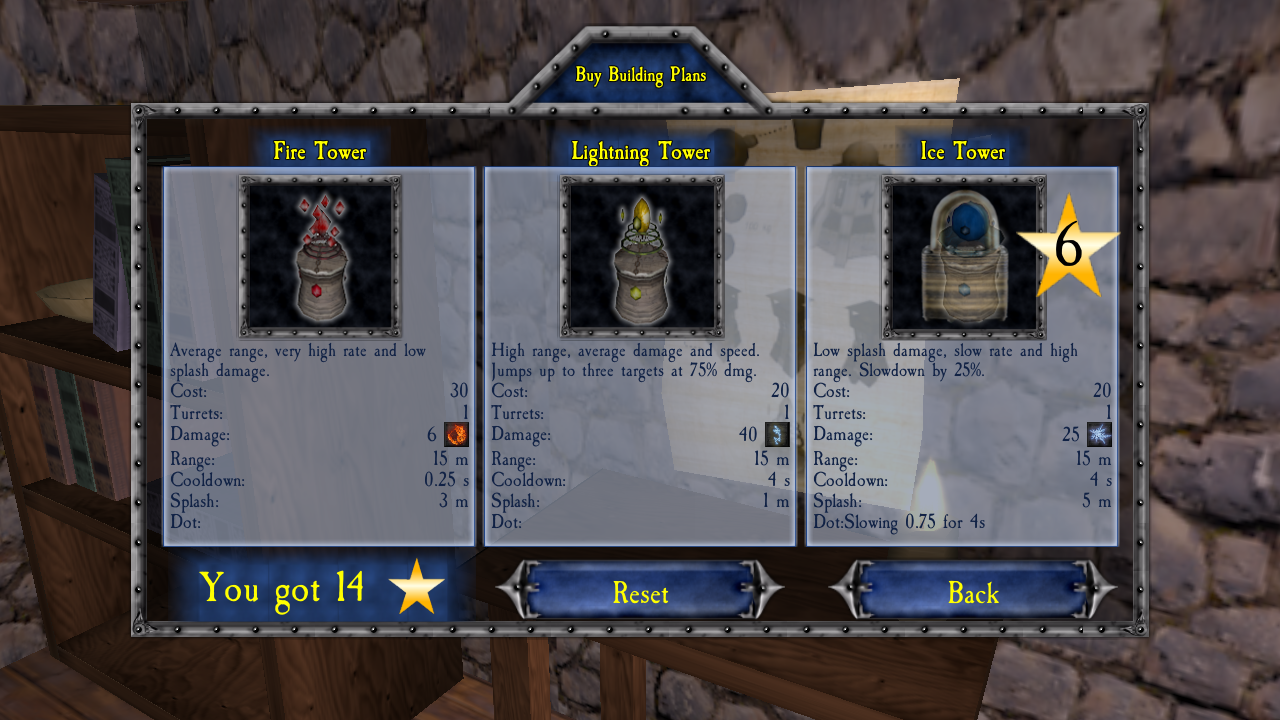Viewport: 1280px width, 720px height.
Task: Buy the Ice Tower plan
Action: [962, 258]
